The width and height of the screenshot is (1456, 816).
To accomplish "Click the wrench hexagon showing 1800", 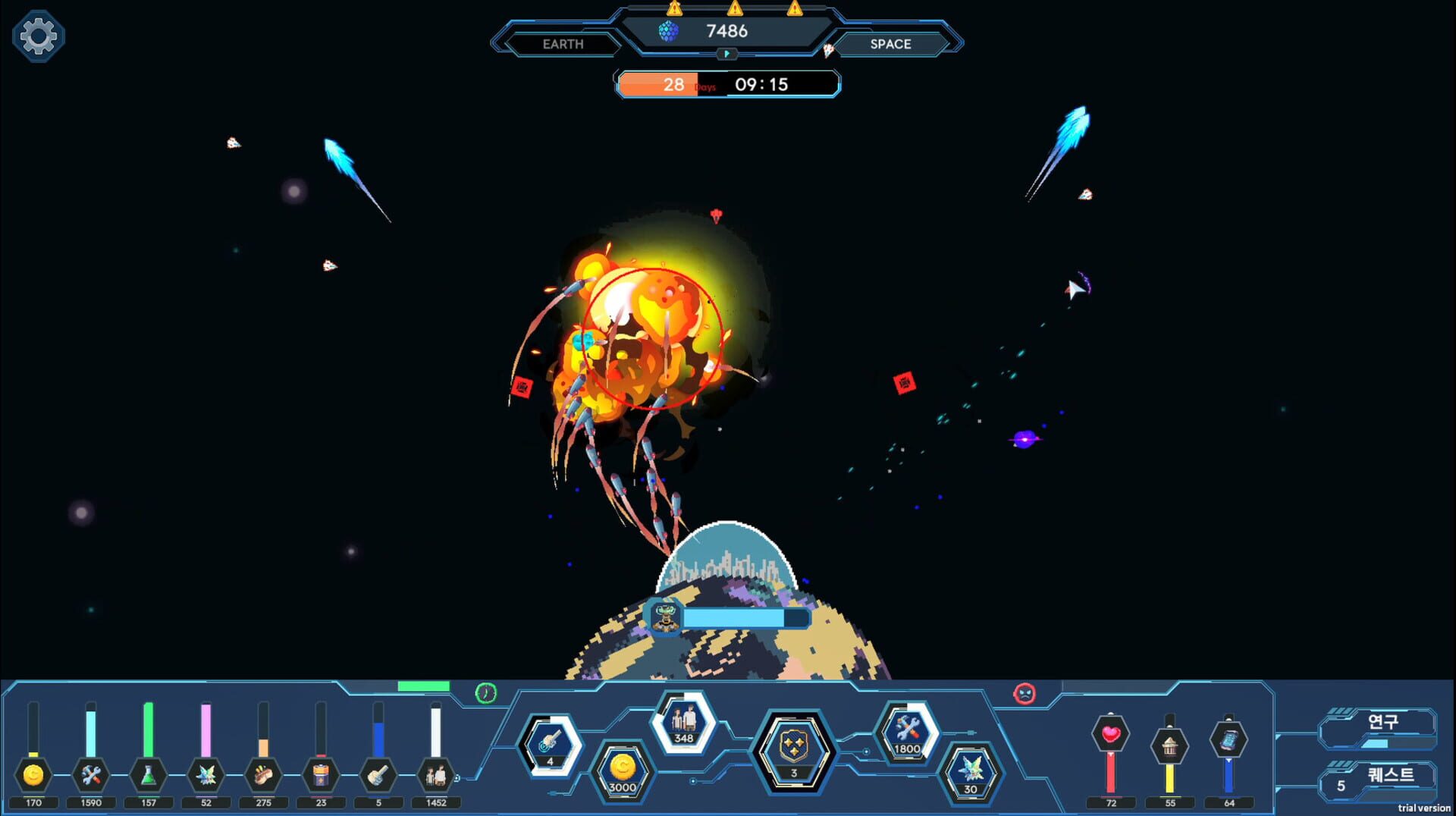I will 907,733.
